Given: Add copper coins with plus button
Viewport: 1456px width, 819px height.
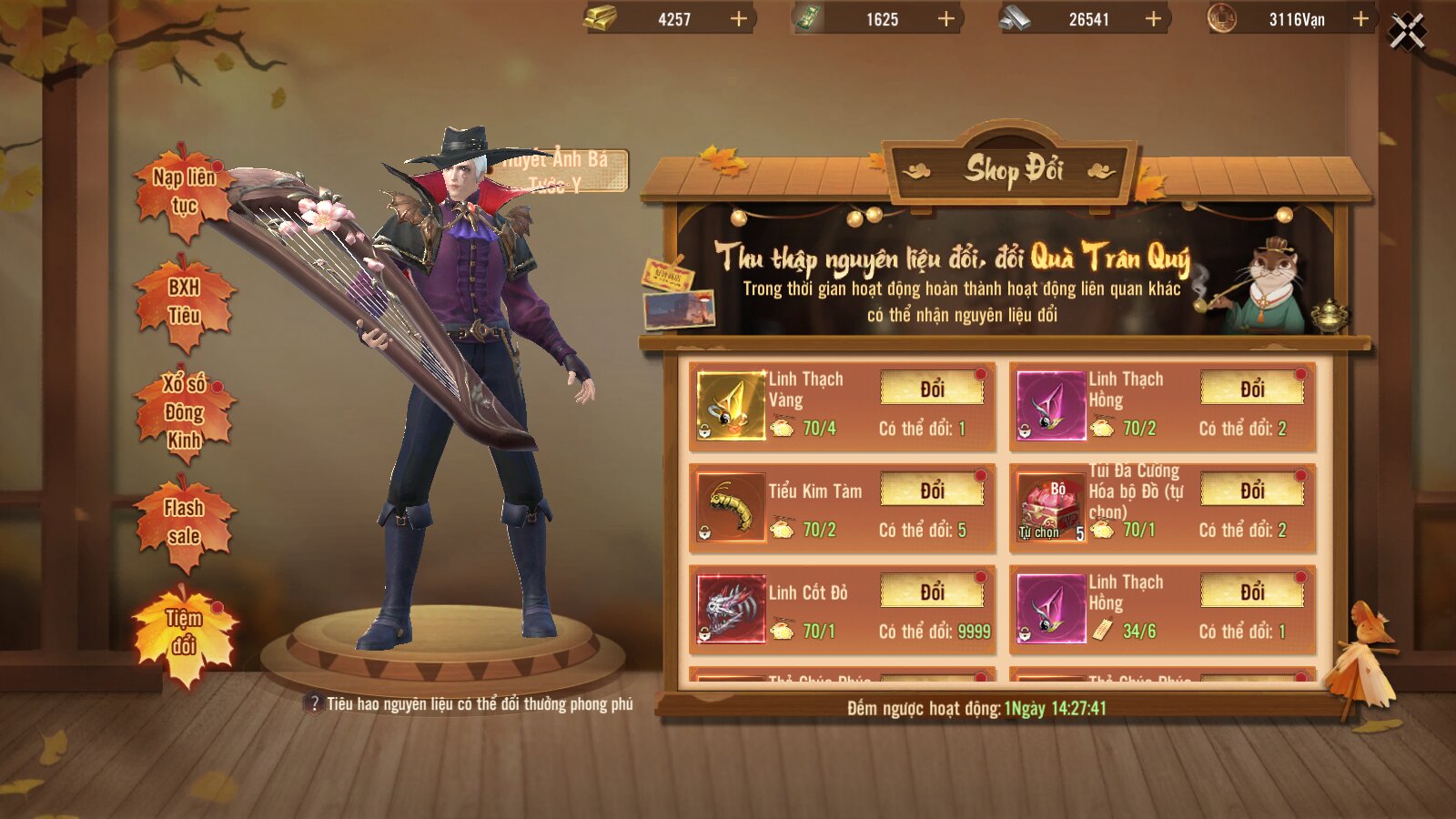Looking at the screenshot, I should [1360, 19].
